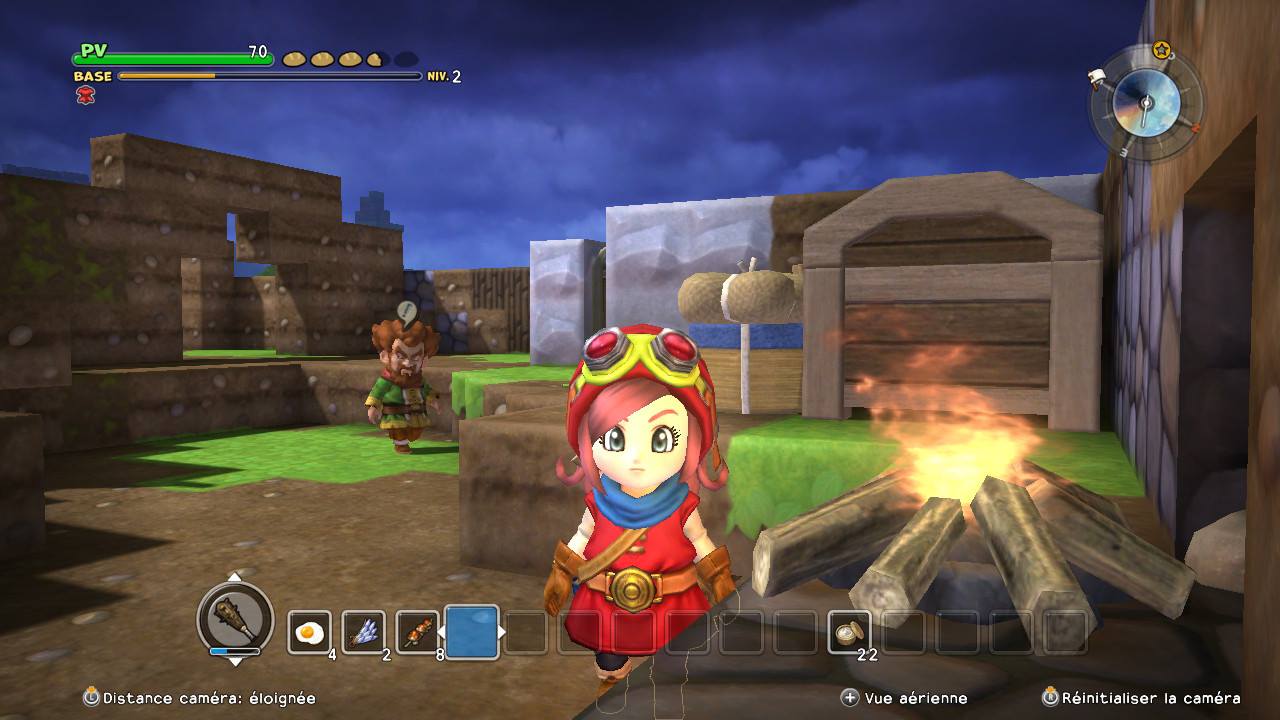The width and height of the screenshot is (1280, 720).
Task: Choose the blue feather item slot
Action: [x=363, y=632]
